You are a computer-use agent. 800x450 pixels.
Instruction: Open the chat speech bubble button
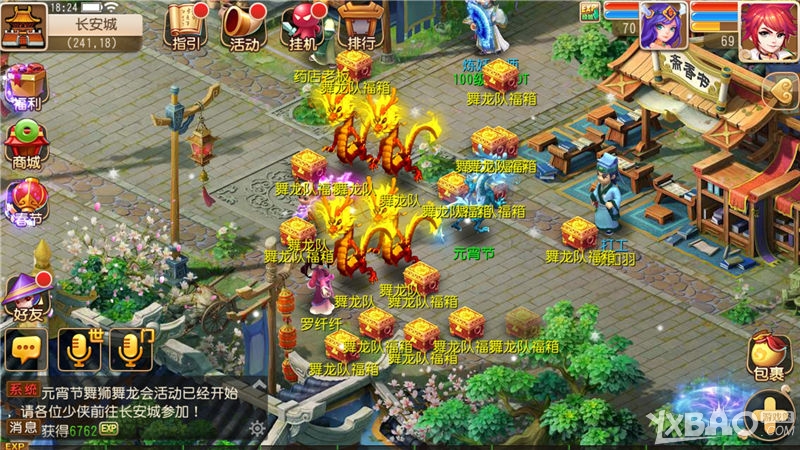27,349
